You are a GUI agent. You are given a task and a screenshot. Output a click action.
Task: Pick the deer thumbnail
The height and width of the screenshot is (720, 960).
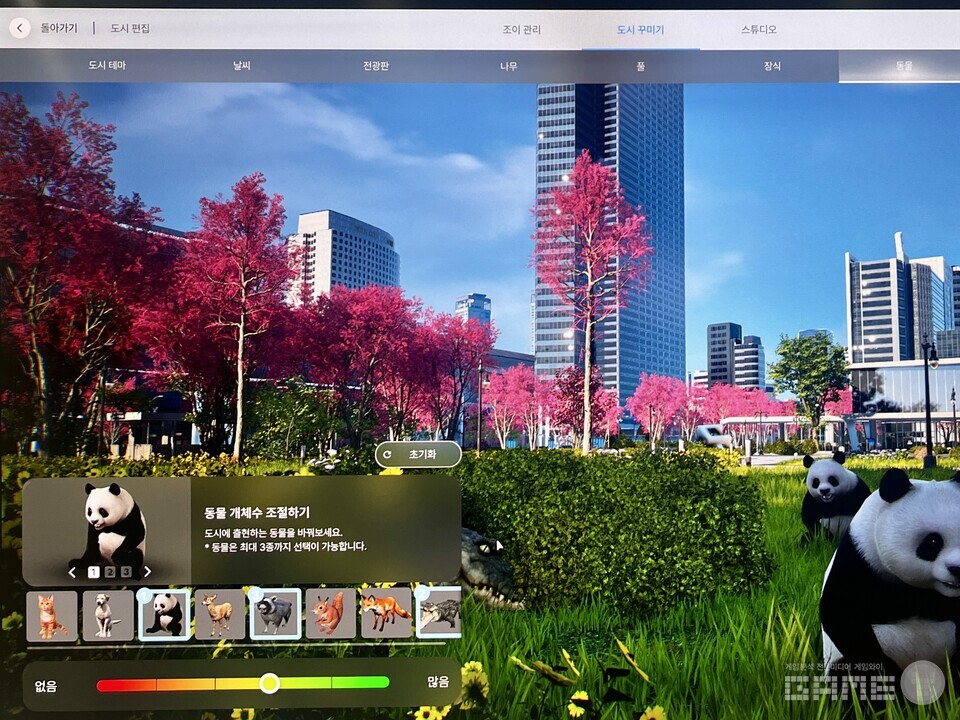tap(219, 614)
